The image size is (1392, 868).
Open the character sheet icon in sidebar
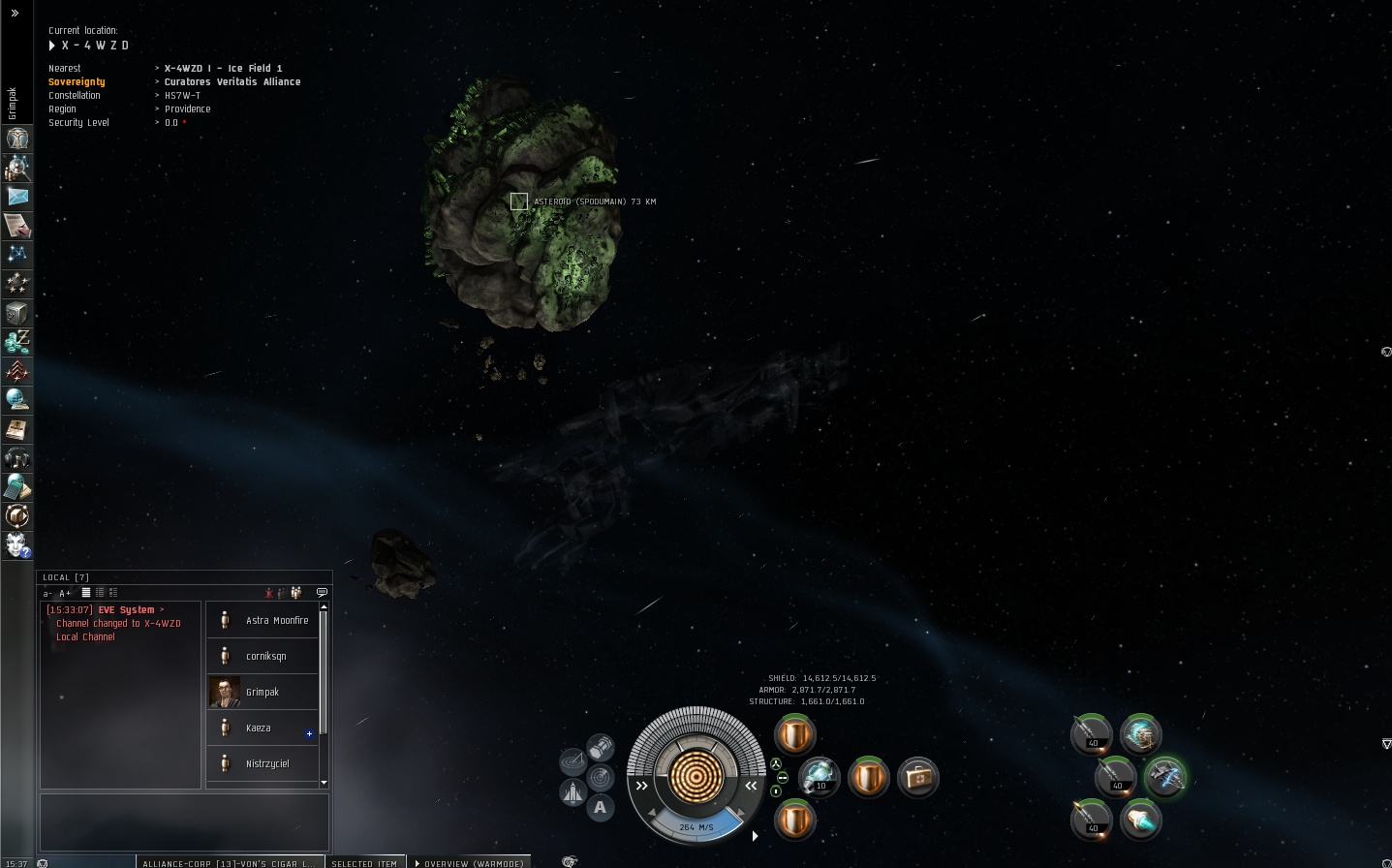click(x=16, y=139)
